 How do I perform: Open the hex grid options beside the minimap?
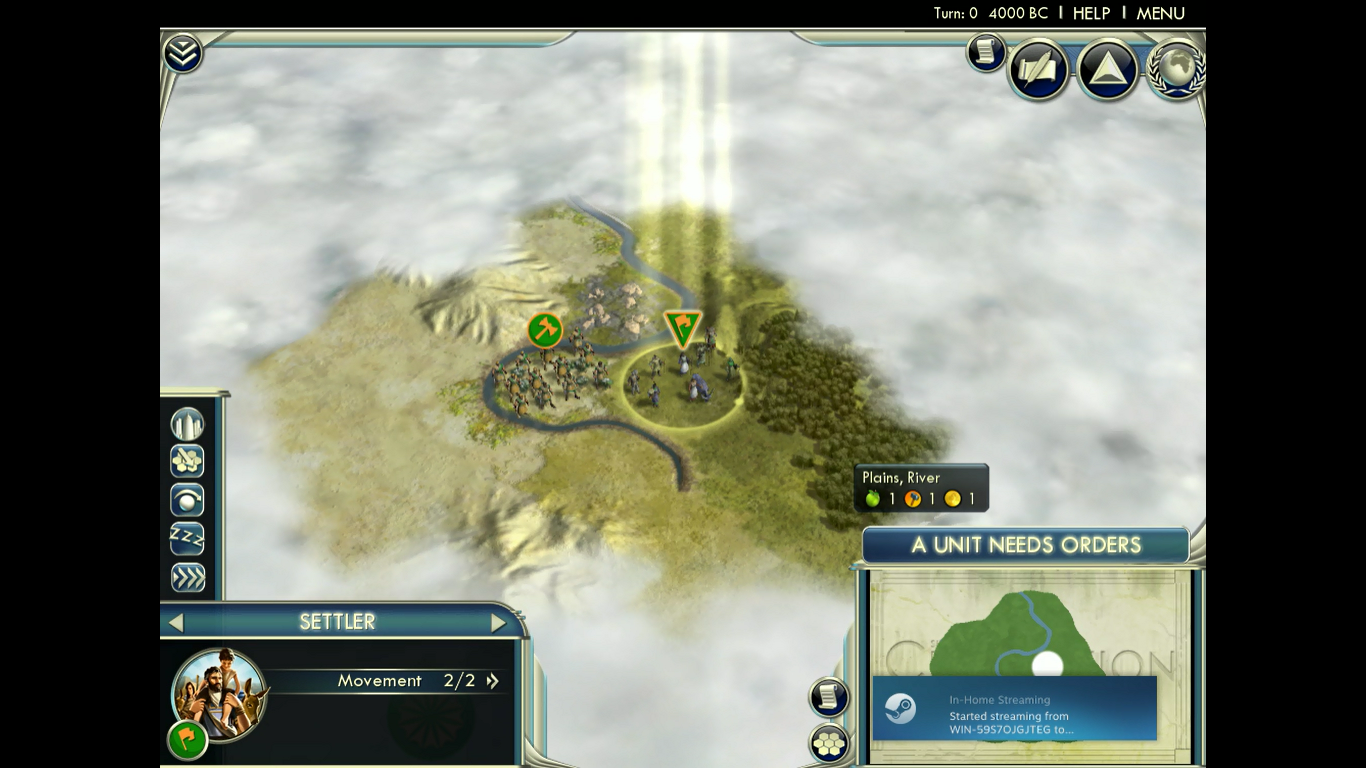pyautogui.click(x=829, y=744)
